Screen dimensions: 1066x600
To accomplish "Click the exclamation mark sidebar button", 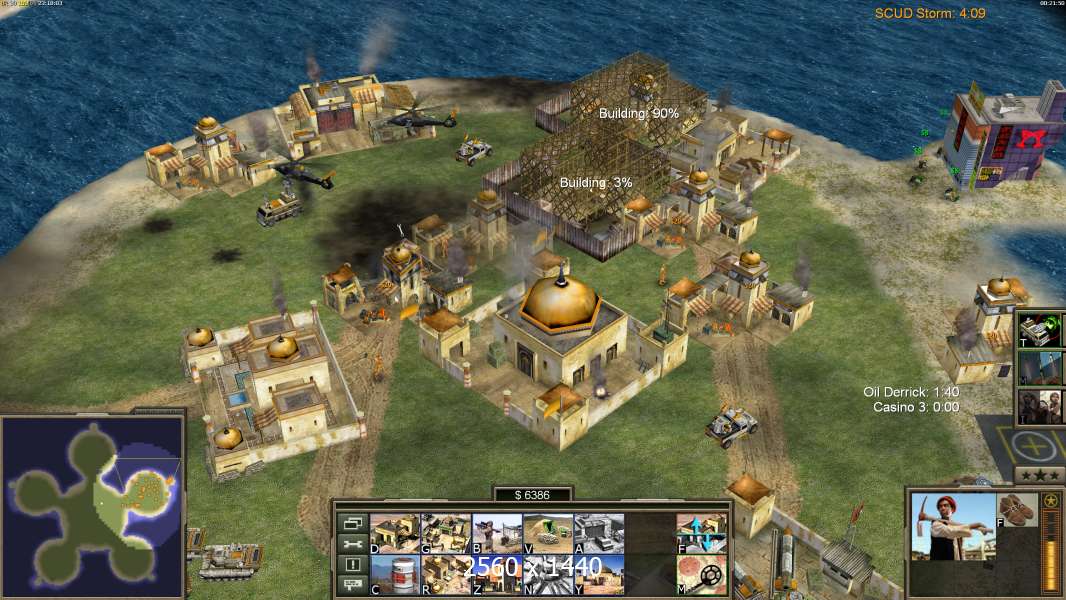I will [x=352, y=565].
